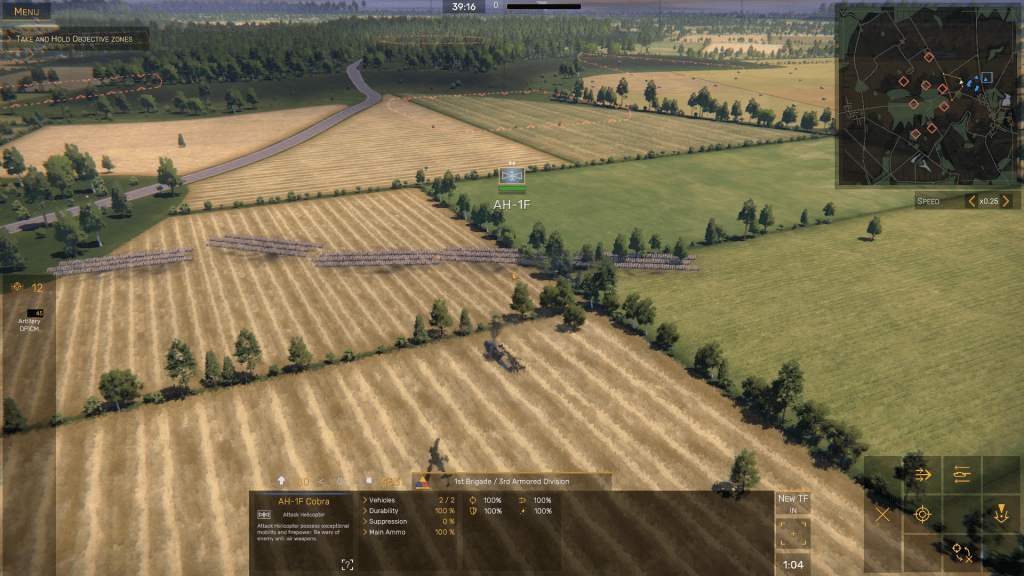Open unit info with the question mark icon
The image size is (1024, 576).
pos(346,565)
